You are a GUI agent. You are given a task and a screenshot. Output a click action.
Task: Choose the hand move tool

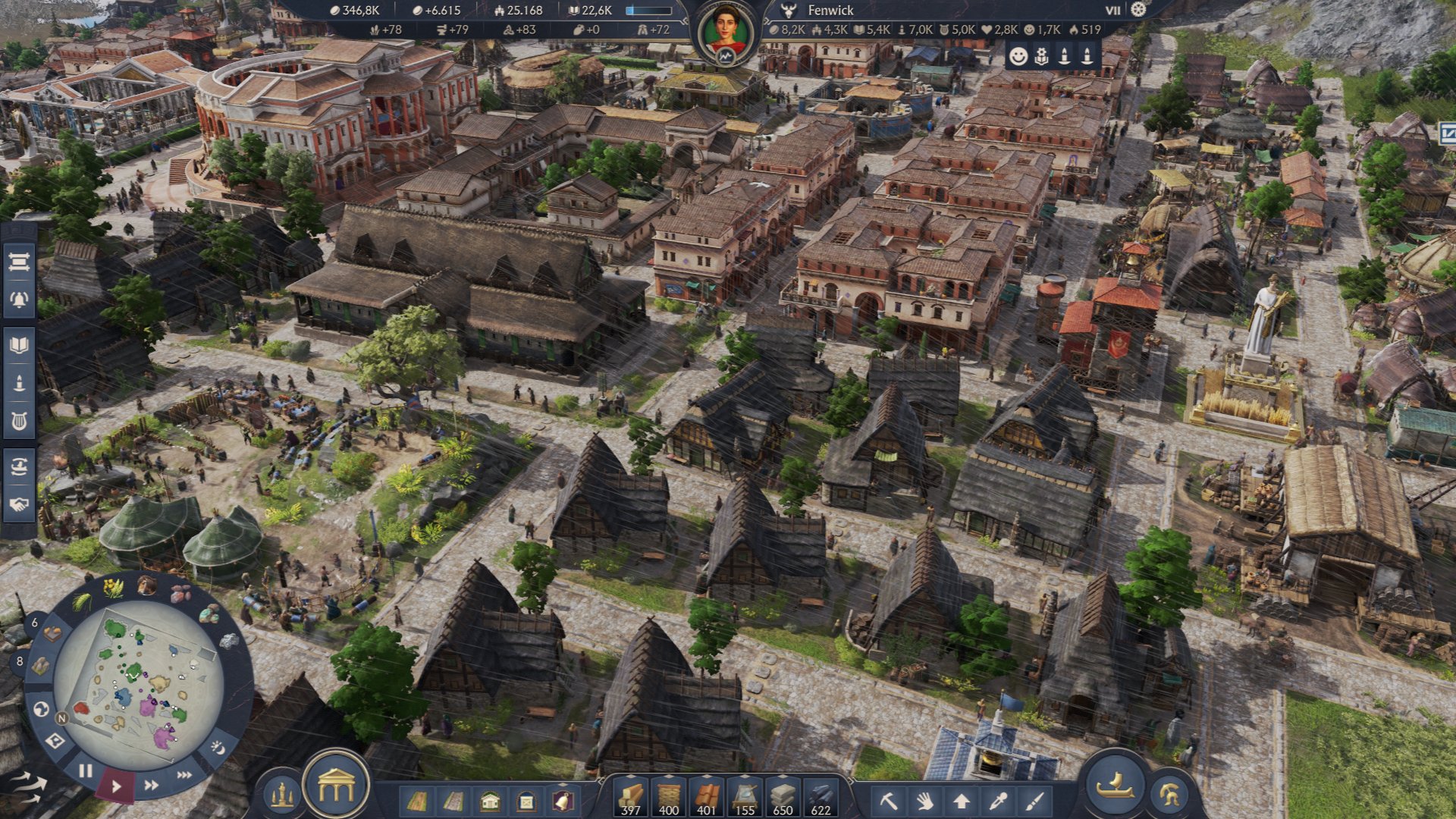(924, 800)
